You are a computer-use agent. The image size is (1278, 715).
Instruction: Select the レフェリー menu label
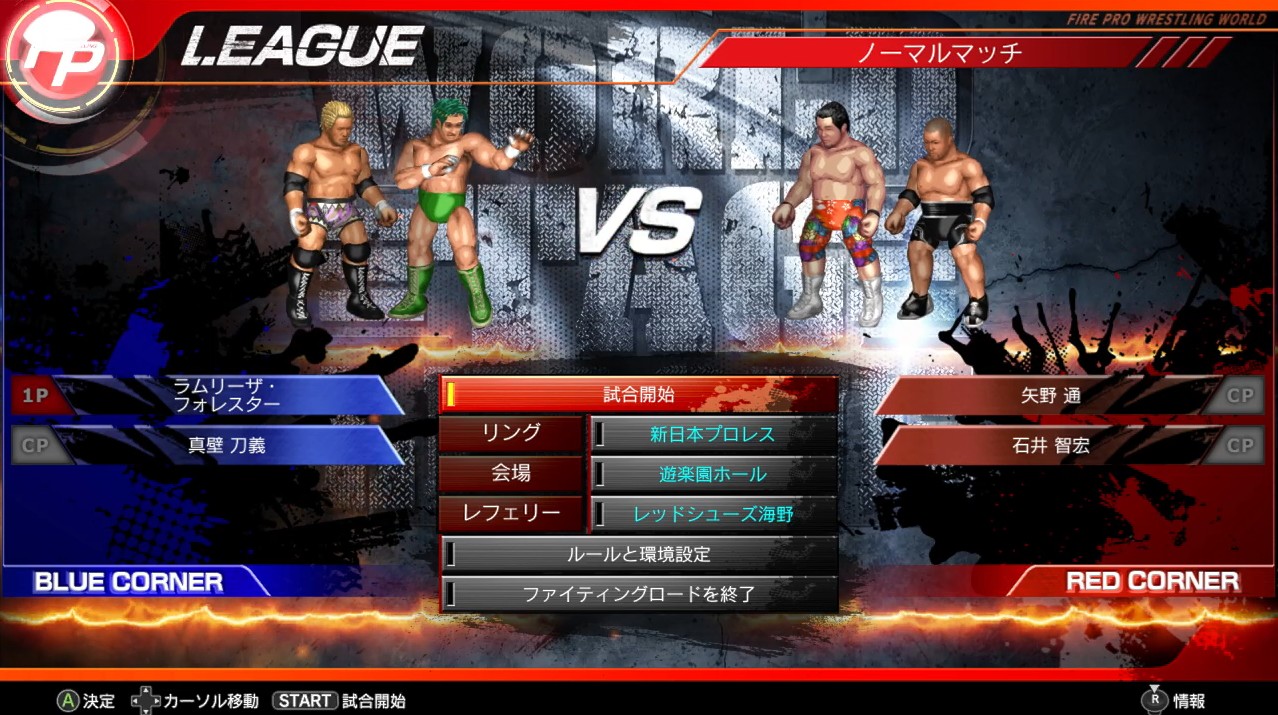511,514
